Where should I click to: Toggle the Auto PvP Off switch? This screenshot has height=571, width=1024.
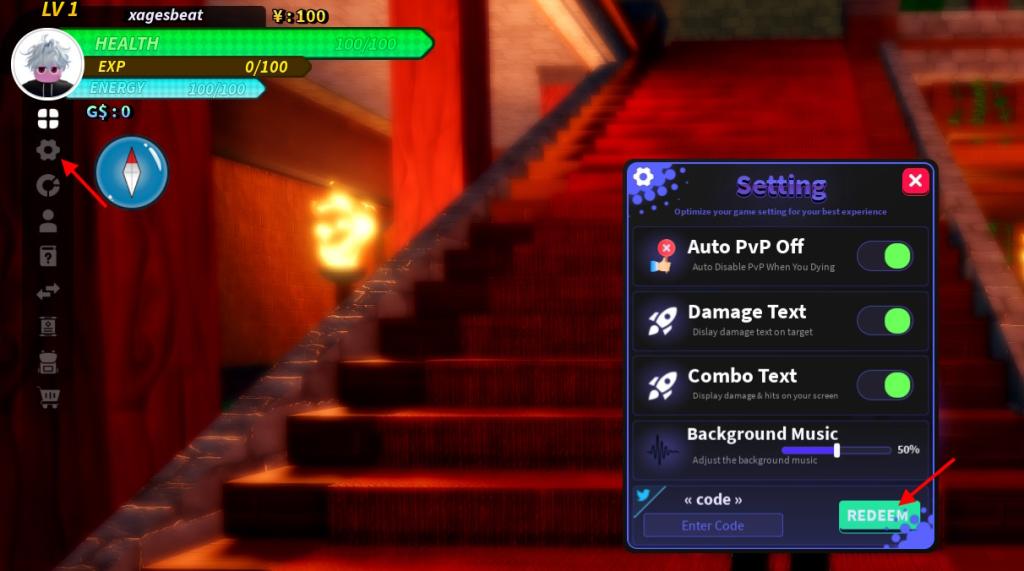click(885, 256)
